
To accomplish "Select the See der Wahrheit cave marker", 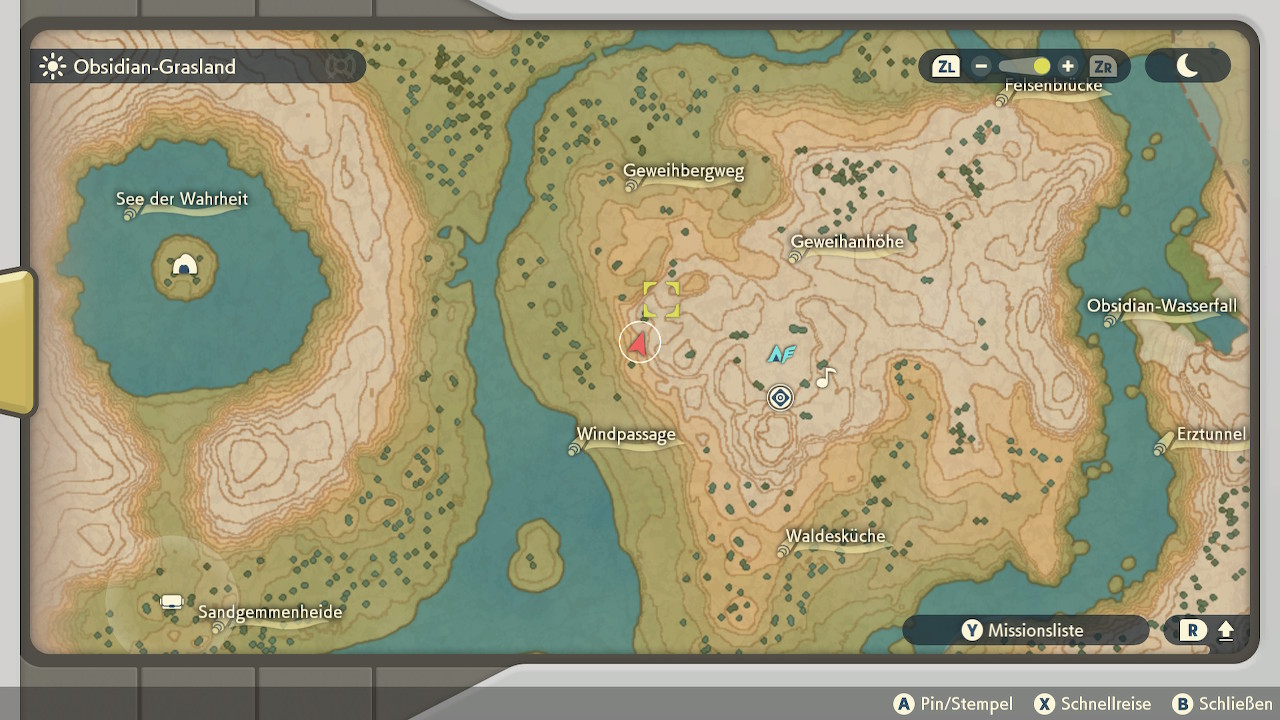I will [184, 266].
